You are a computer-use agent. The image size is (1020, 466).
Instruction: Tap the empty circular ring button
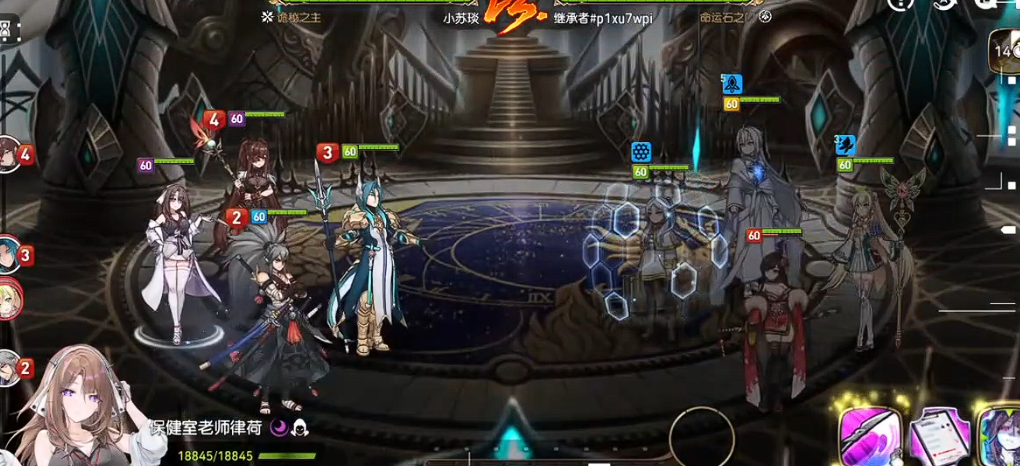coord(701,436)
